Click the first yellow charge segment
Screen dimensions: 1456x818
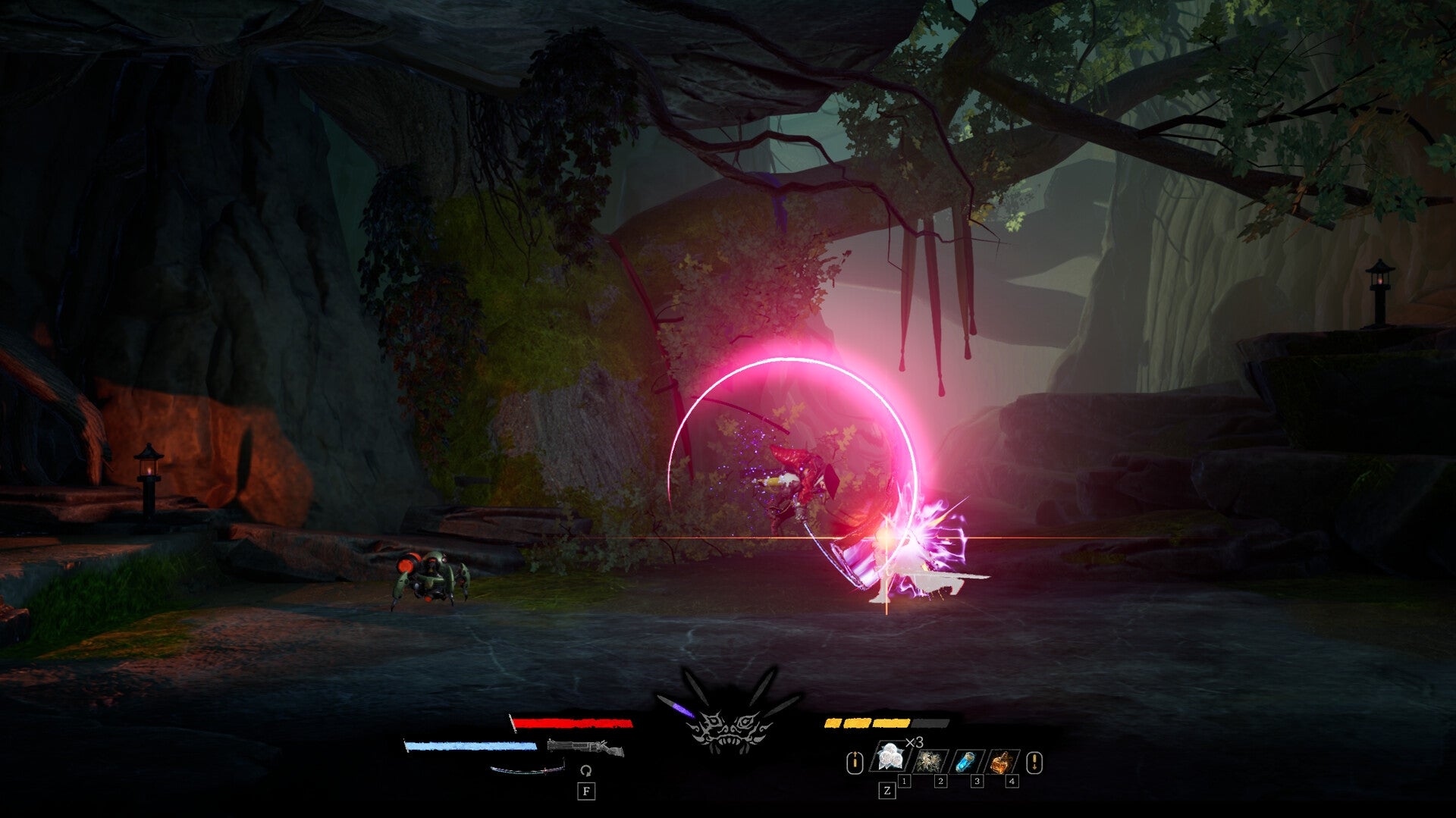coord(832,724)
